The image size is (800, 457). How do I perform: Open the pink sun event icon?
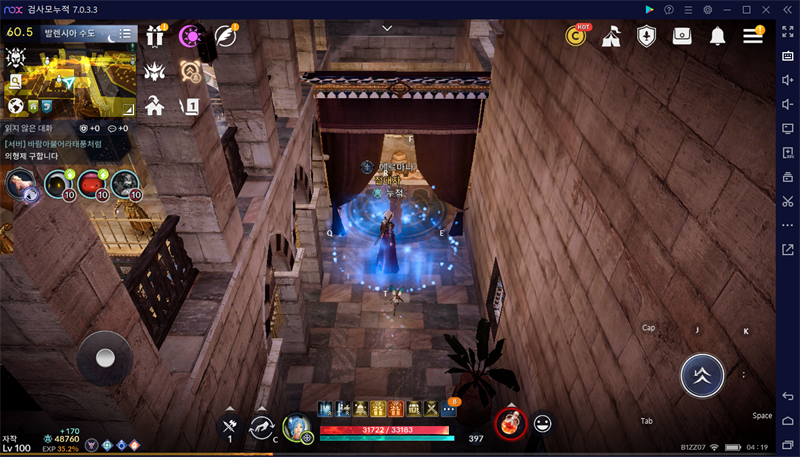[189, 36]
